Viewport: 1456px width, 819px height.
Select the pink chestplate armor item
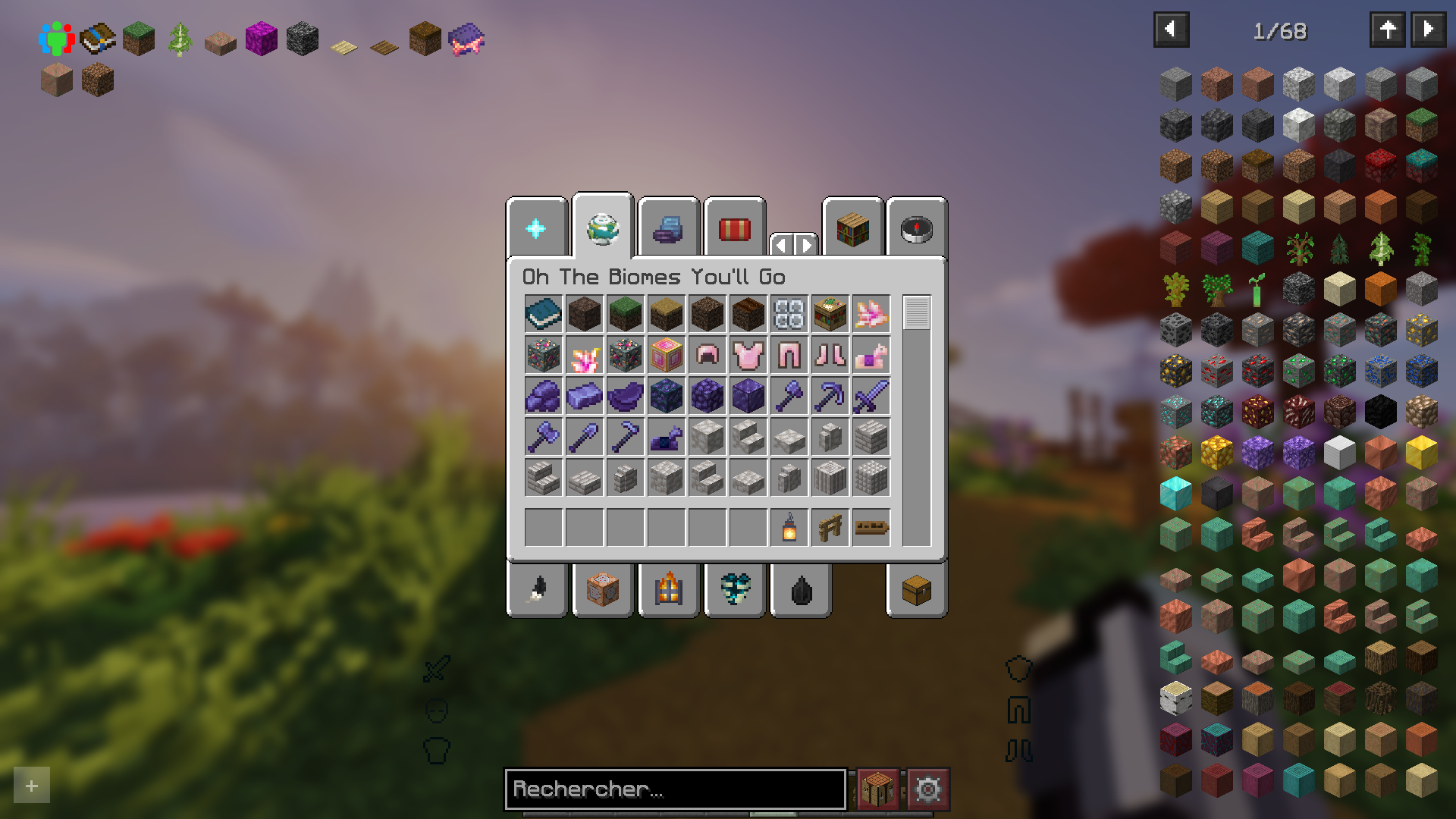pyautogui.click(x=748, y=355)
